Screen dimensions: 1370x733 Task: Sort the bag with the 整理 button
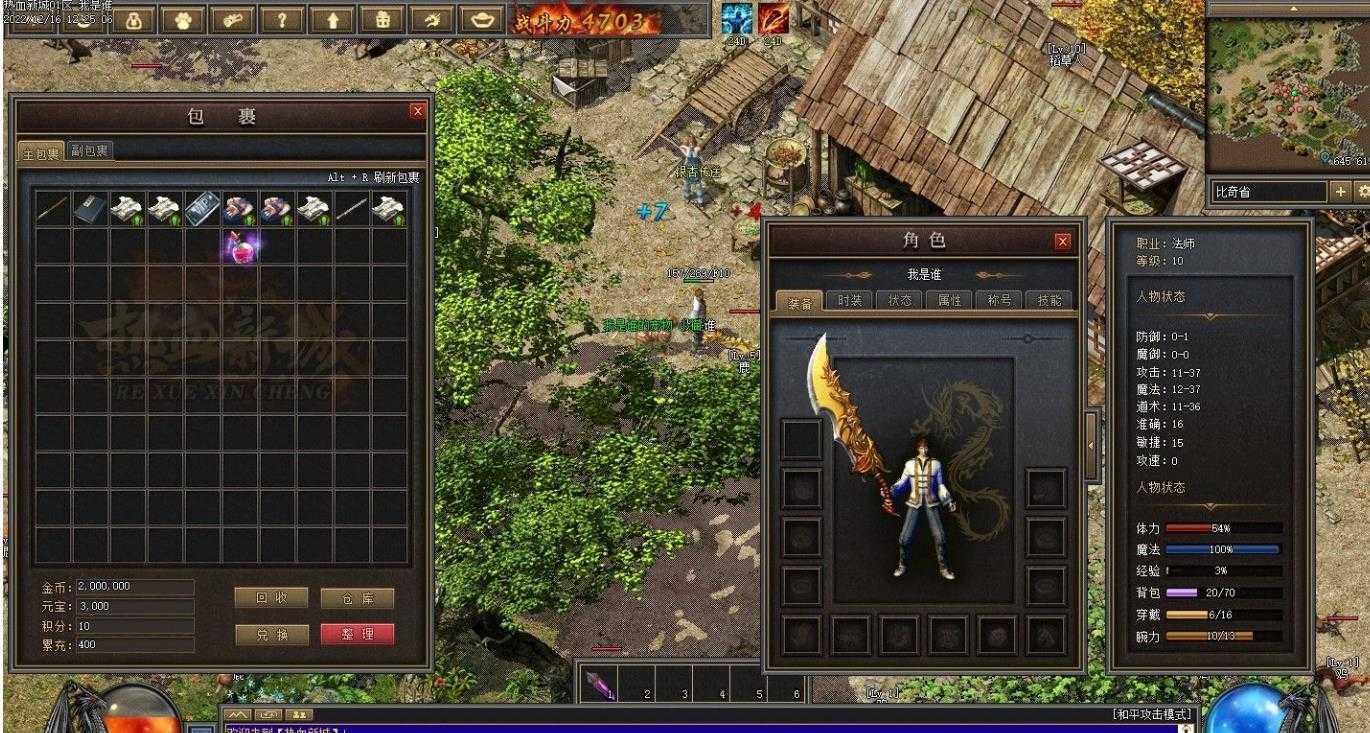click(357, 634)
